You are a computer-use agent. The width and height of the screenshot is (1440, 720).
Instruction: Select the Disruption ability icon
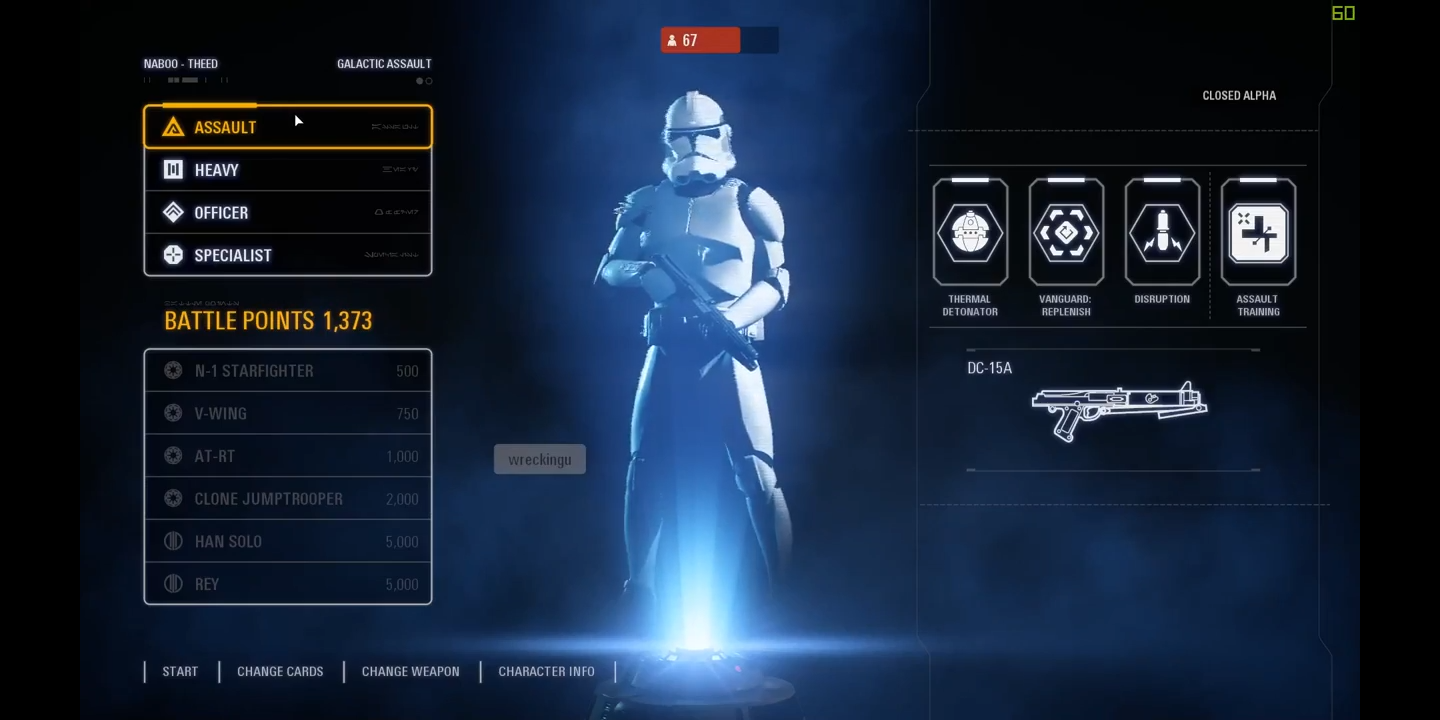coord(1161,232)
